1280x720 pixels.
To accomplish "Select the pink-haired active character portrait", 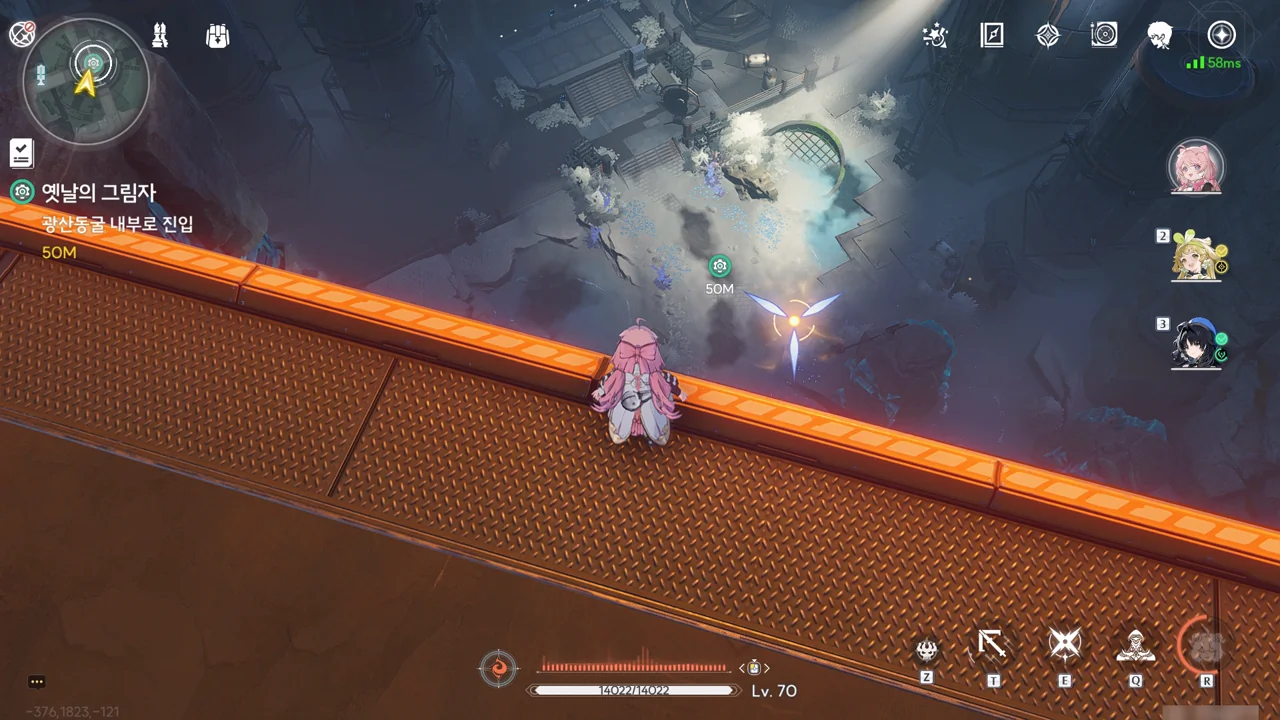I will coord(1196,167).
